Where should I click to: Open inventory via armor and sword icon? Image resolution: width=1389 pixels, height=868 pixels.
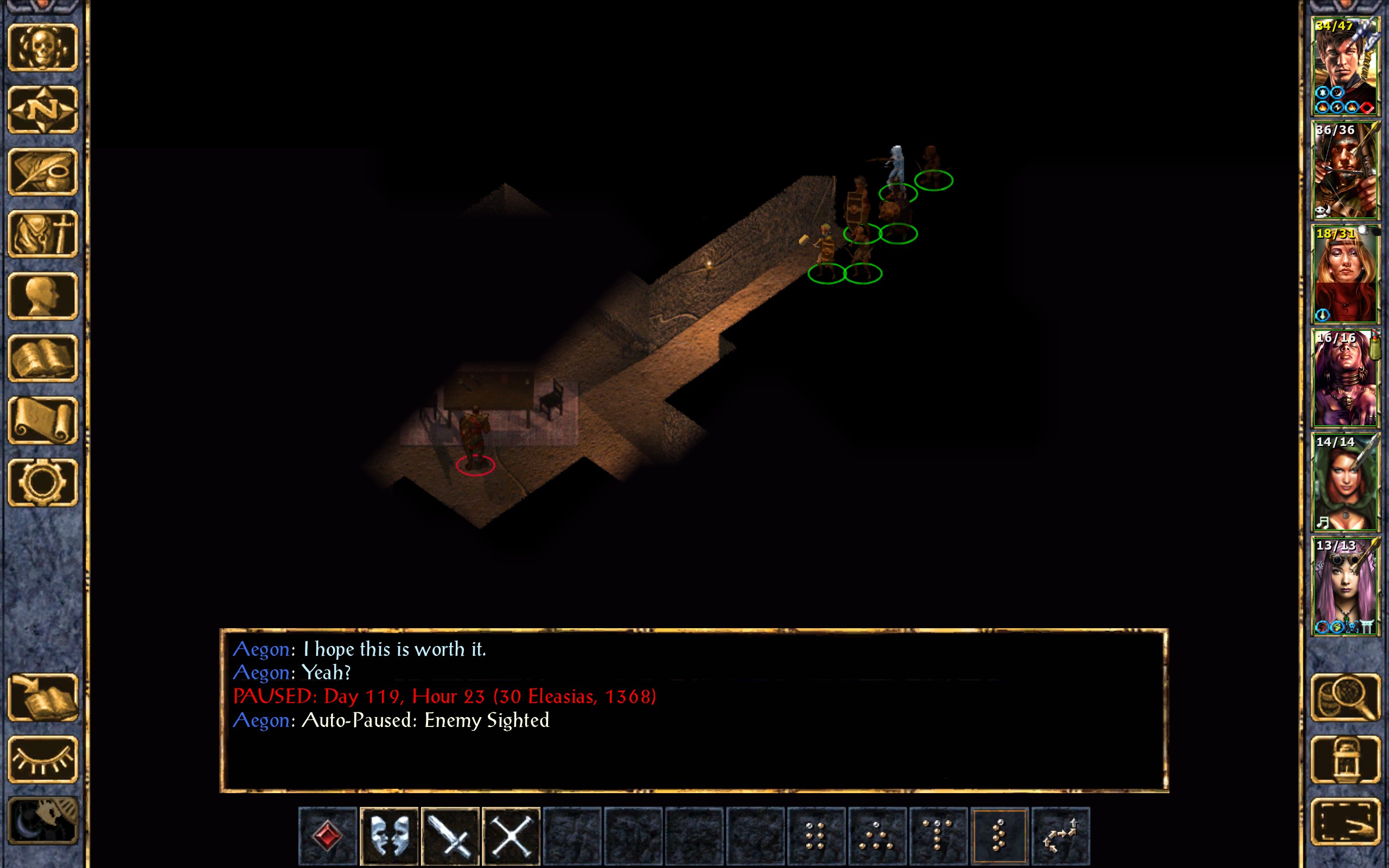(x=43, y=234)
